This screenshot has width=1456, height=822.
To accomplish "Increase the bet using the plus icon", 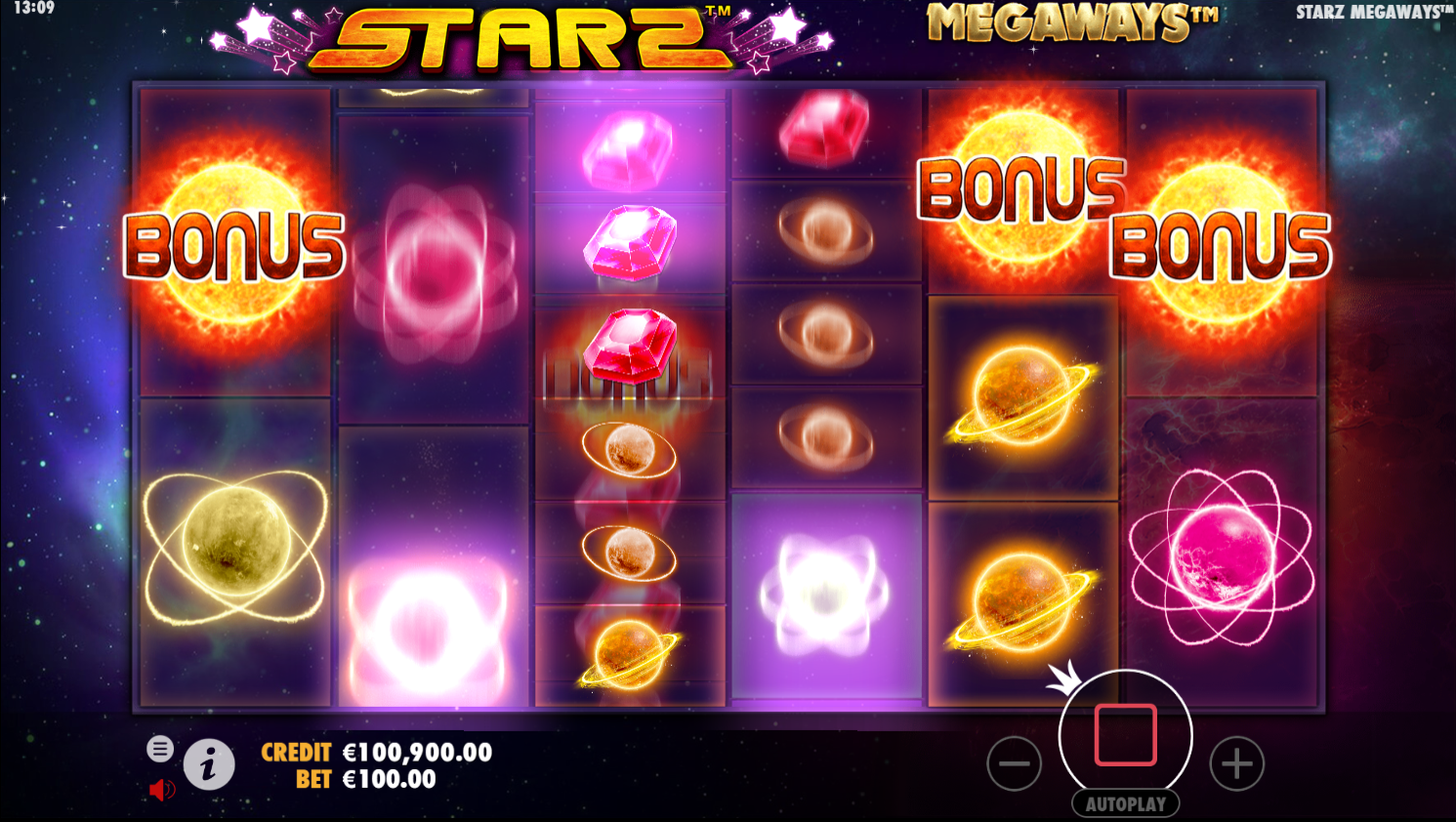I will tap(1236, 763).
